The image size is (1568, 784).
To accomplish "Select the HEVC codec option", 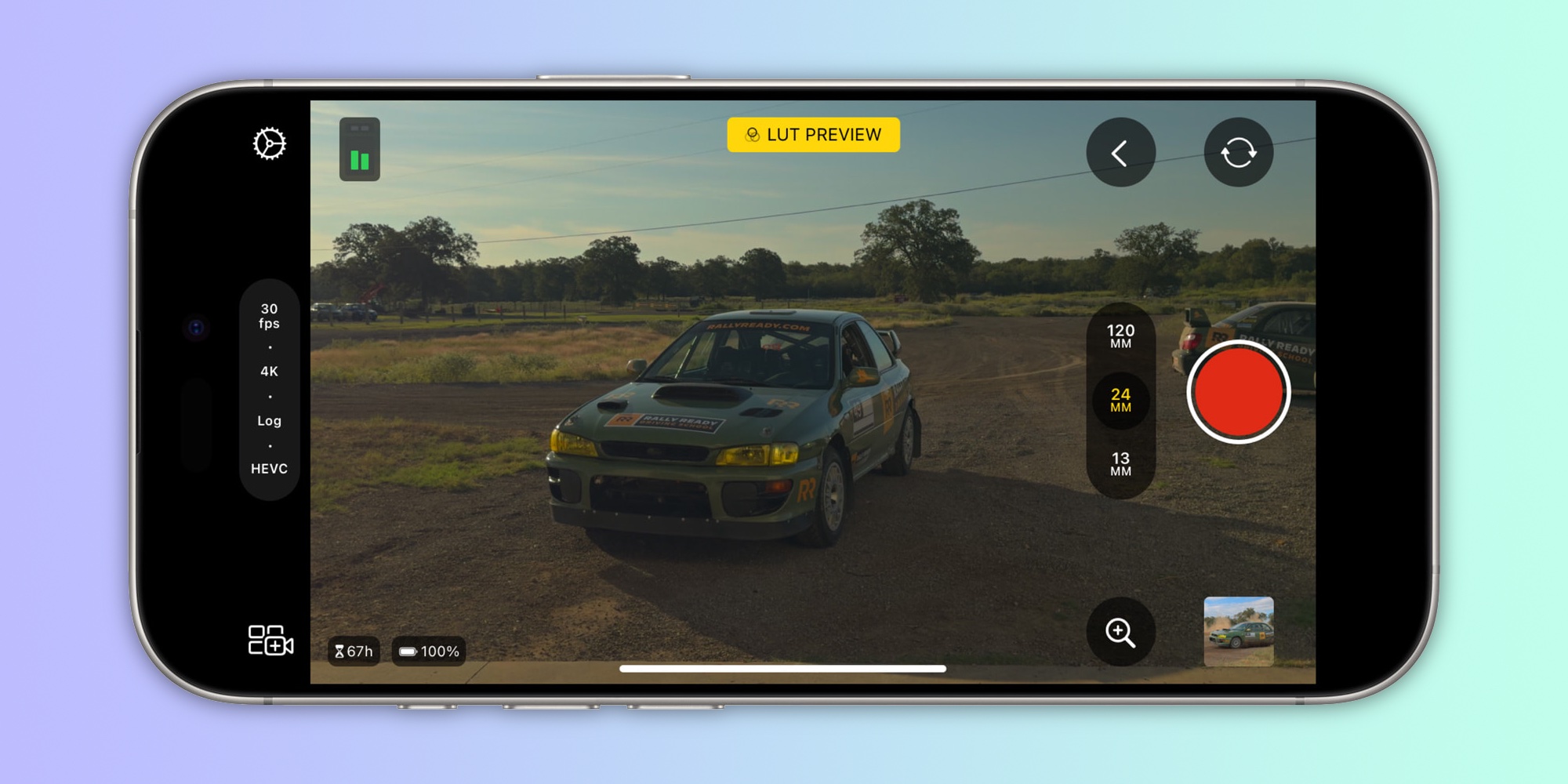I will click(x=270, y=469).
